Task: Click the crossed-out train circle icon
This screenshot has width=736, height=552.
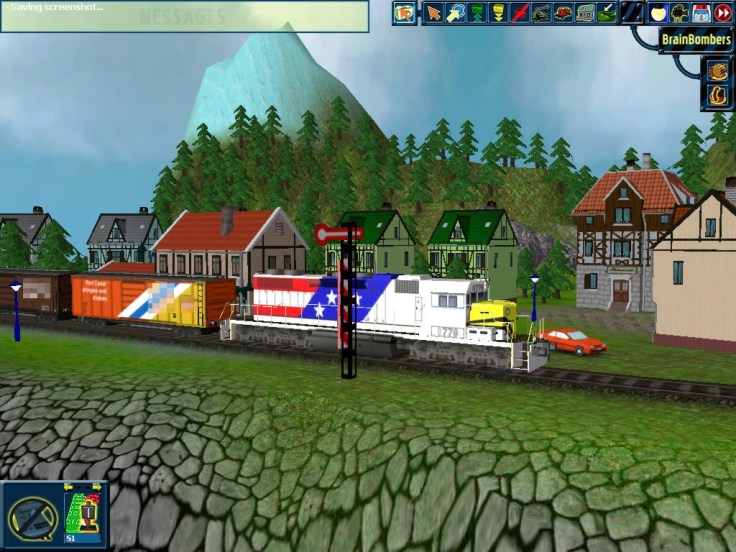Action: pos(32,517)
